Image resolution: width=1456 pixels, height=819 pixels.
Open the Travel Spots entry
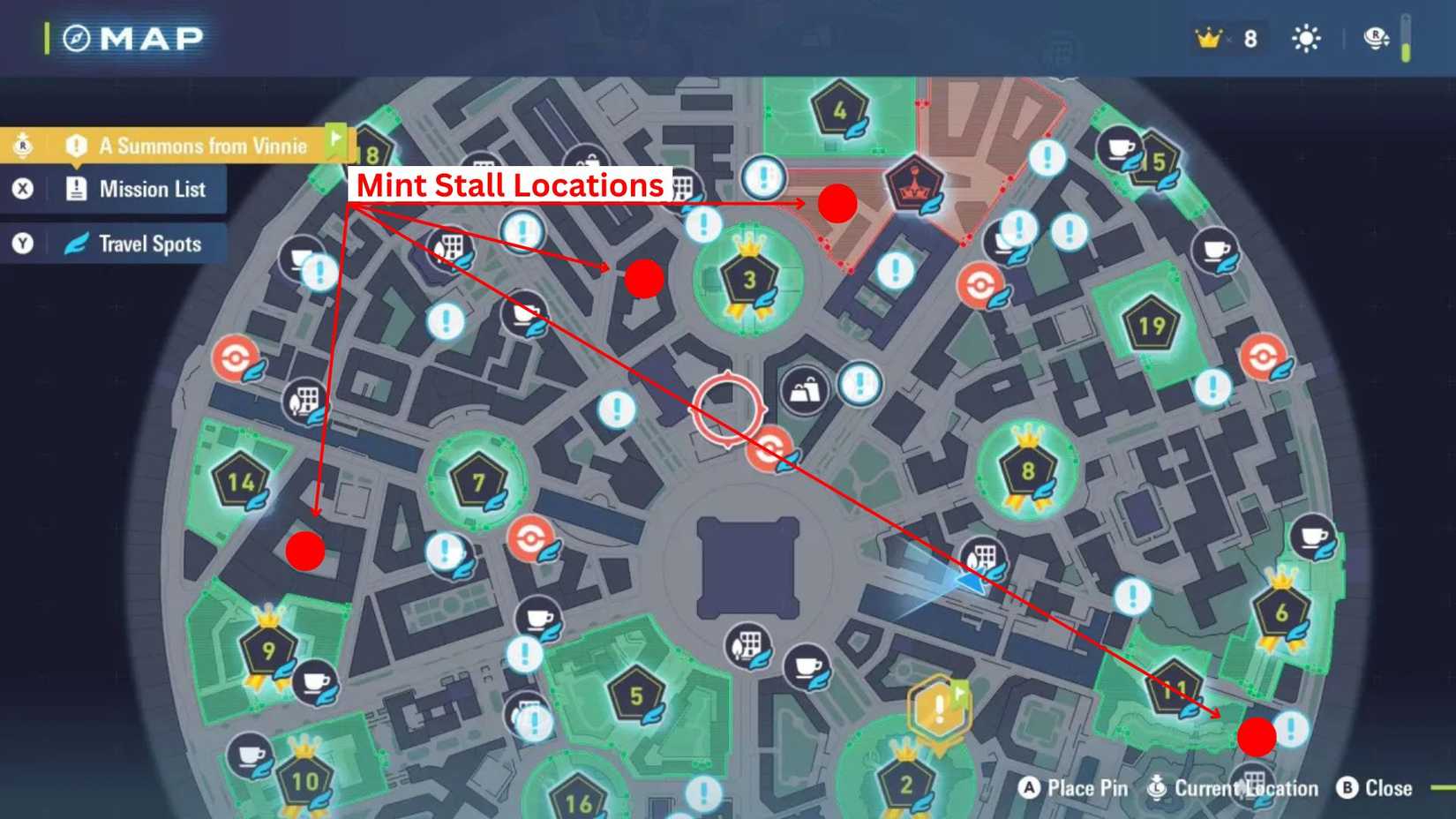[x=148, y=244]
